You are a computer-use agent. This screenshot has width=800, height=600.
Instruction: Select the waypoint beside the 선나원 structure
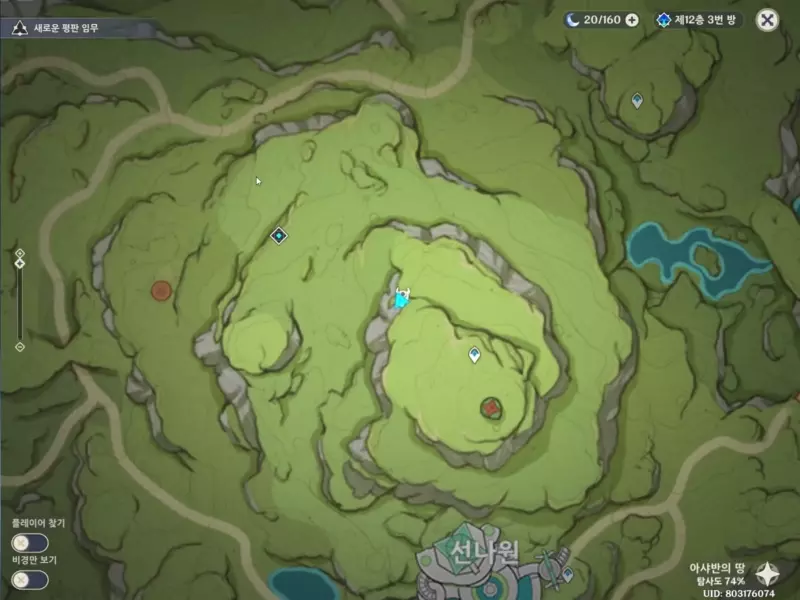[568, 574]
